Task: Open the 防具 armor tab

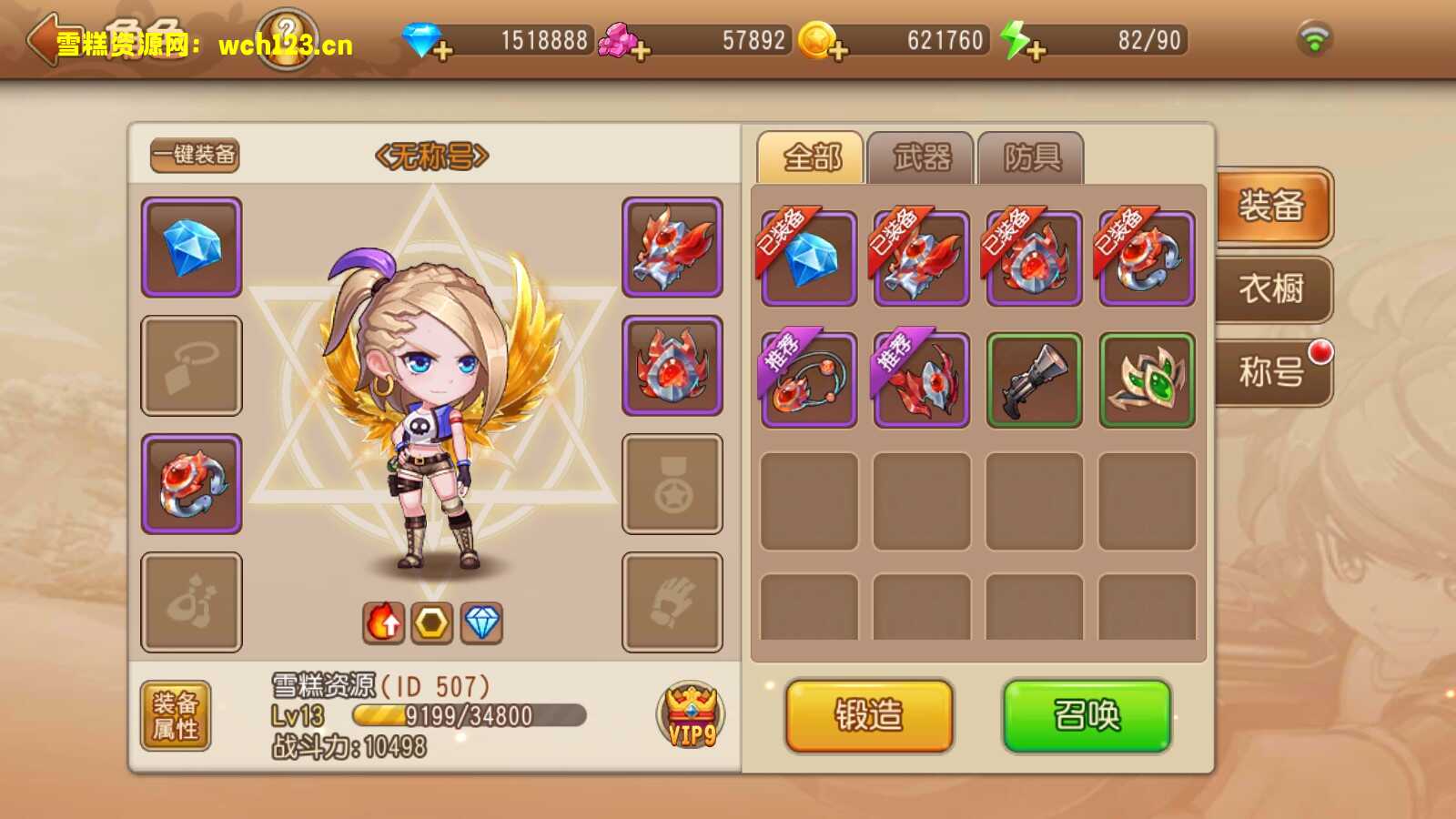Action: 1031,157
